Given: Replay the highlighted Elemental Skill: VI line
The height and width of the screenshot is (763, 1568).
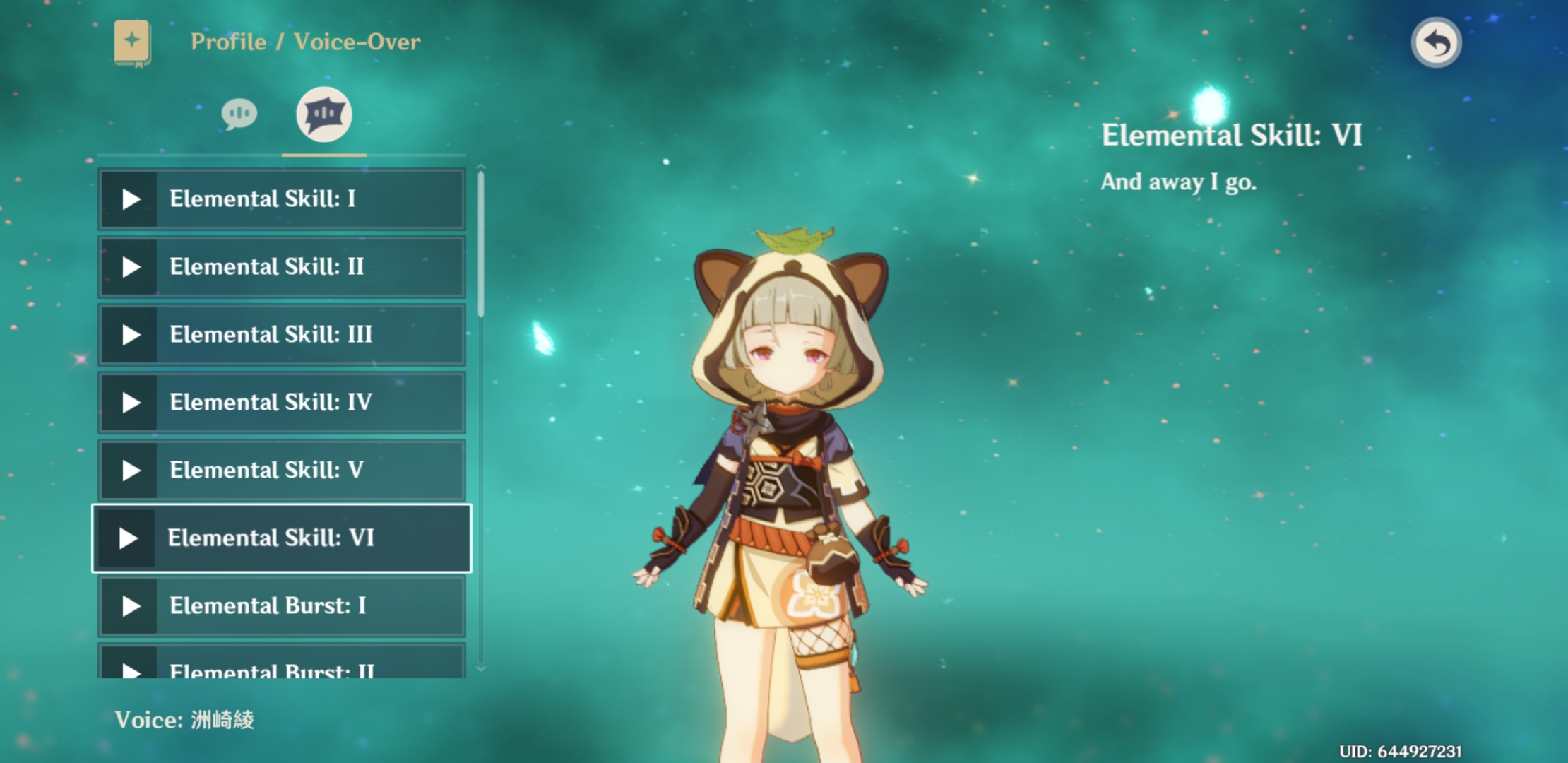Looking at the screenshot, I should 128,538.
